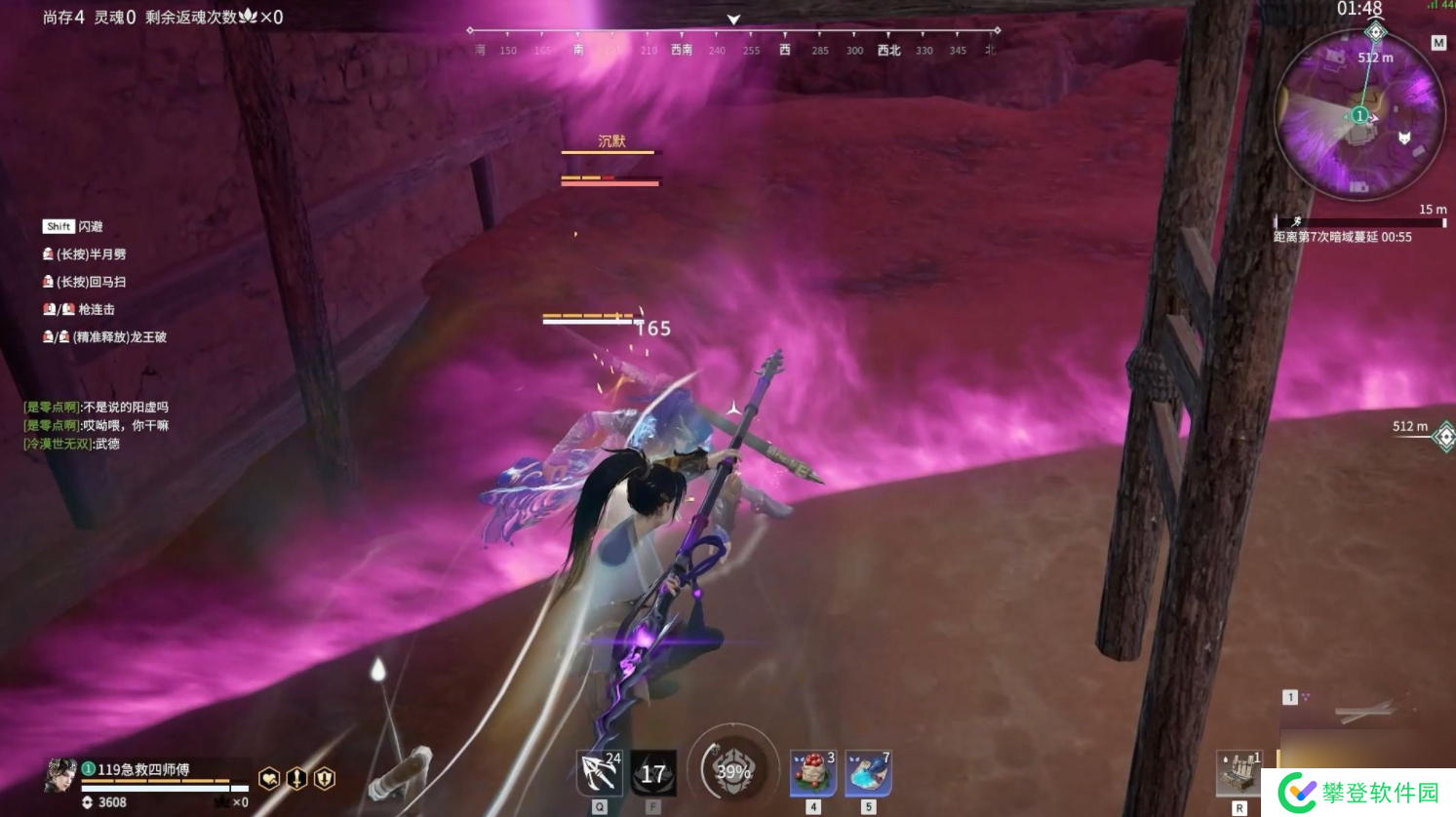Select the grappling hook slot
Screen dimensions: 1456x817
[599, 774]
